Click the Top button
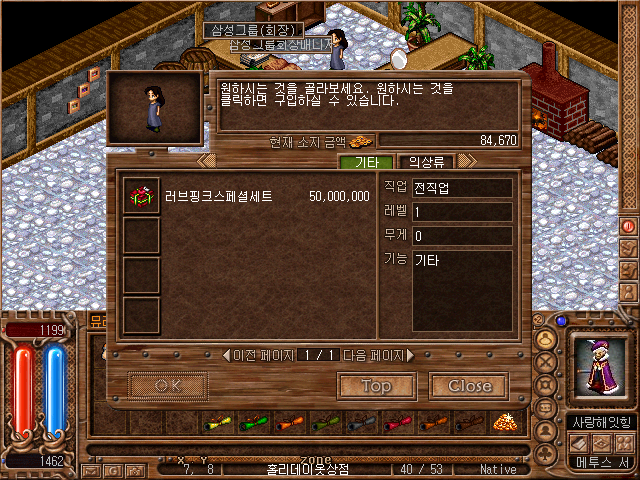The image size is (640, 480). point(376,385)
